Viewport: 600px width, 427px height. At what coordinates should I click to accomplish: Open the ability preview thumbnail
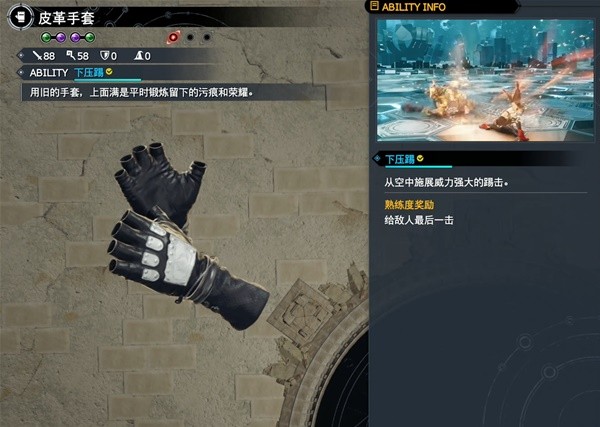point(484,79)
